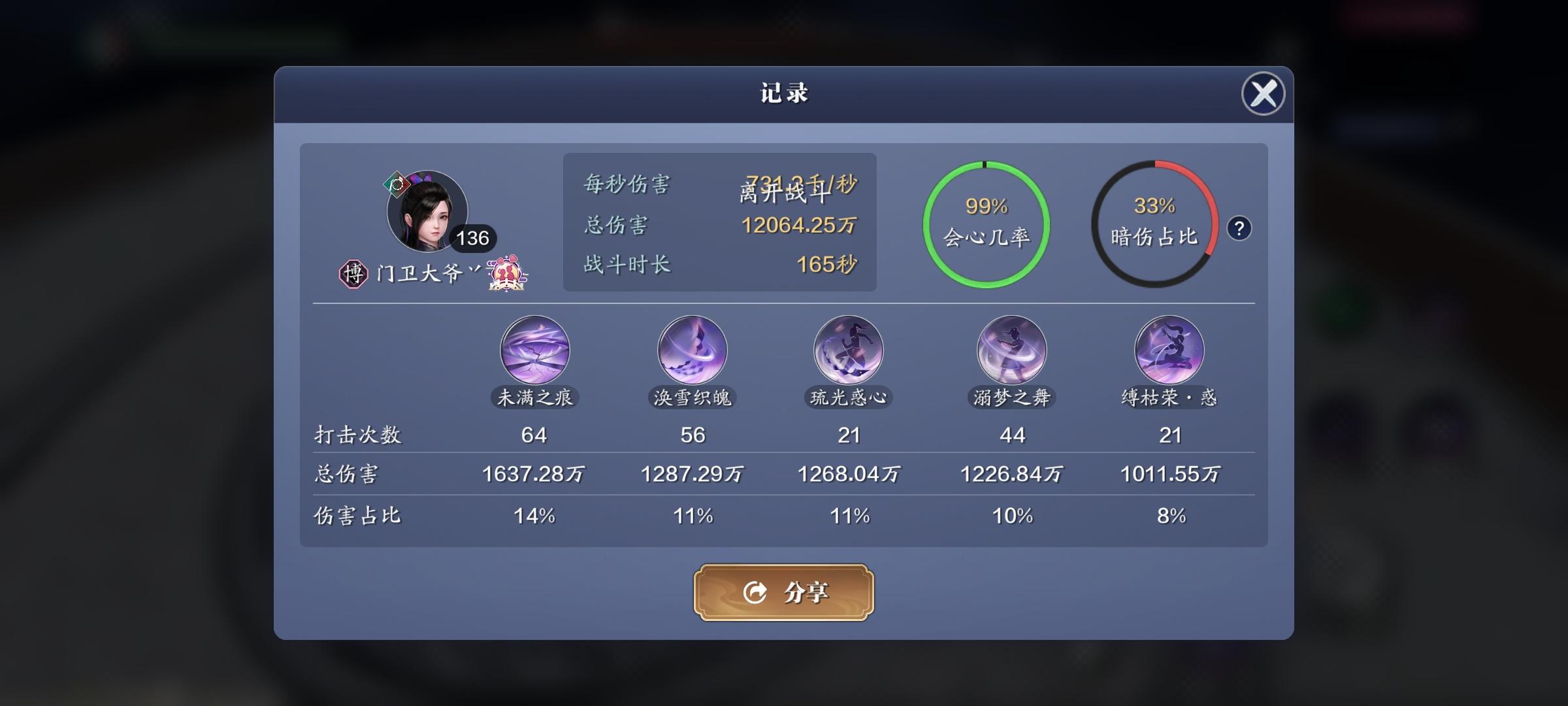Select the 溺梦之舞 skill icon
The image size is (1568, 706).
(1011, 350)
